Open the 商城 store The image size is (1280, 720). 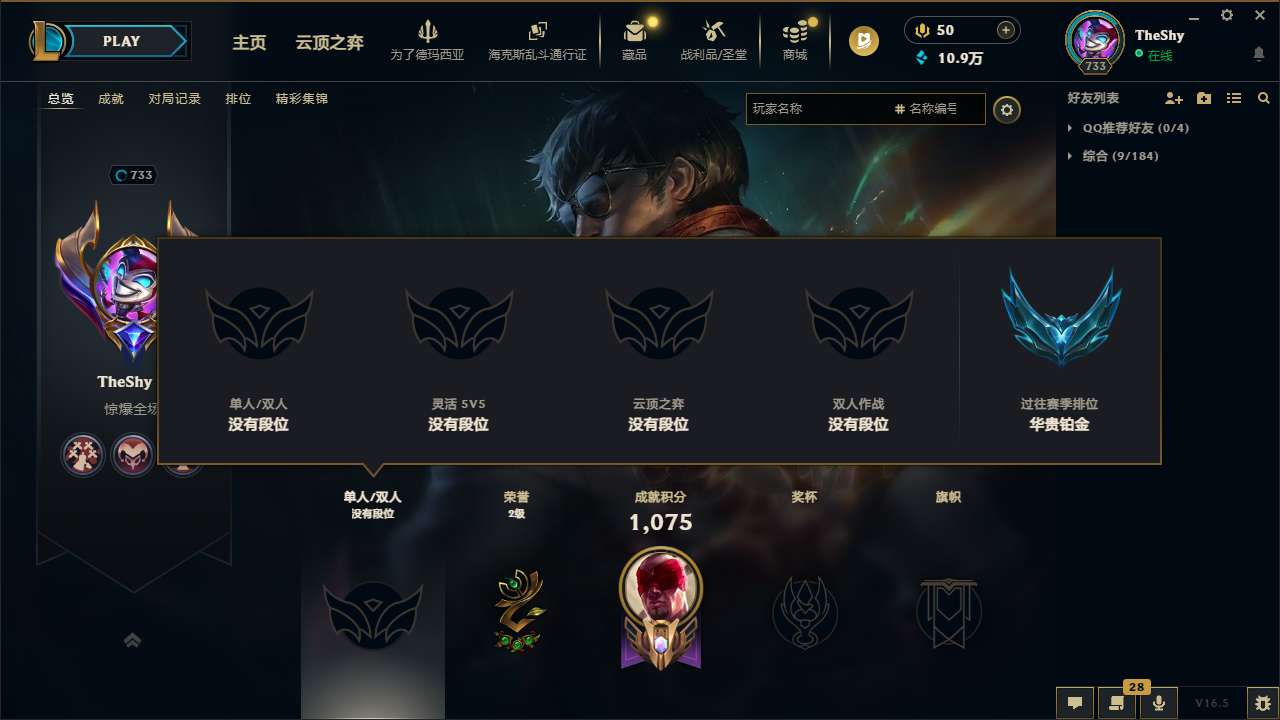point(795,40)
